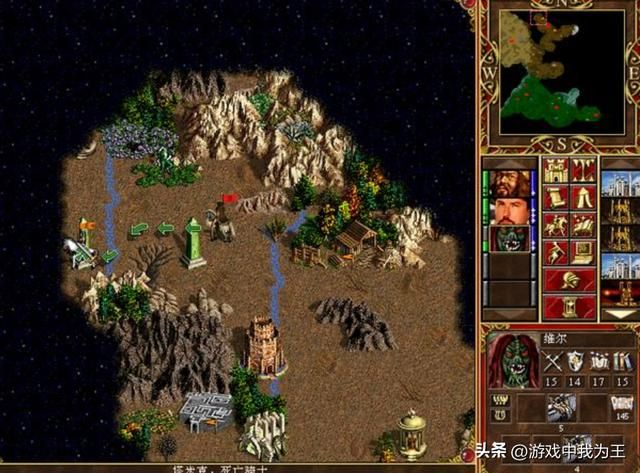Open system options computer button
This screenshot has height=473, width=640.
point(583,252)
